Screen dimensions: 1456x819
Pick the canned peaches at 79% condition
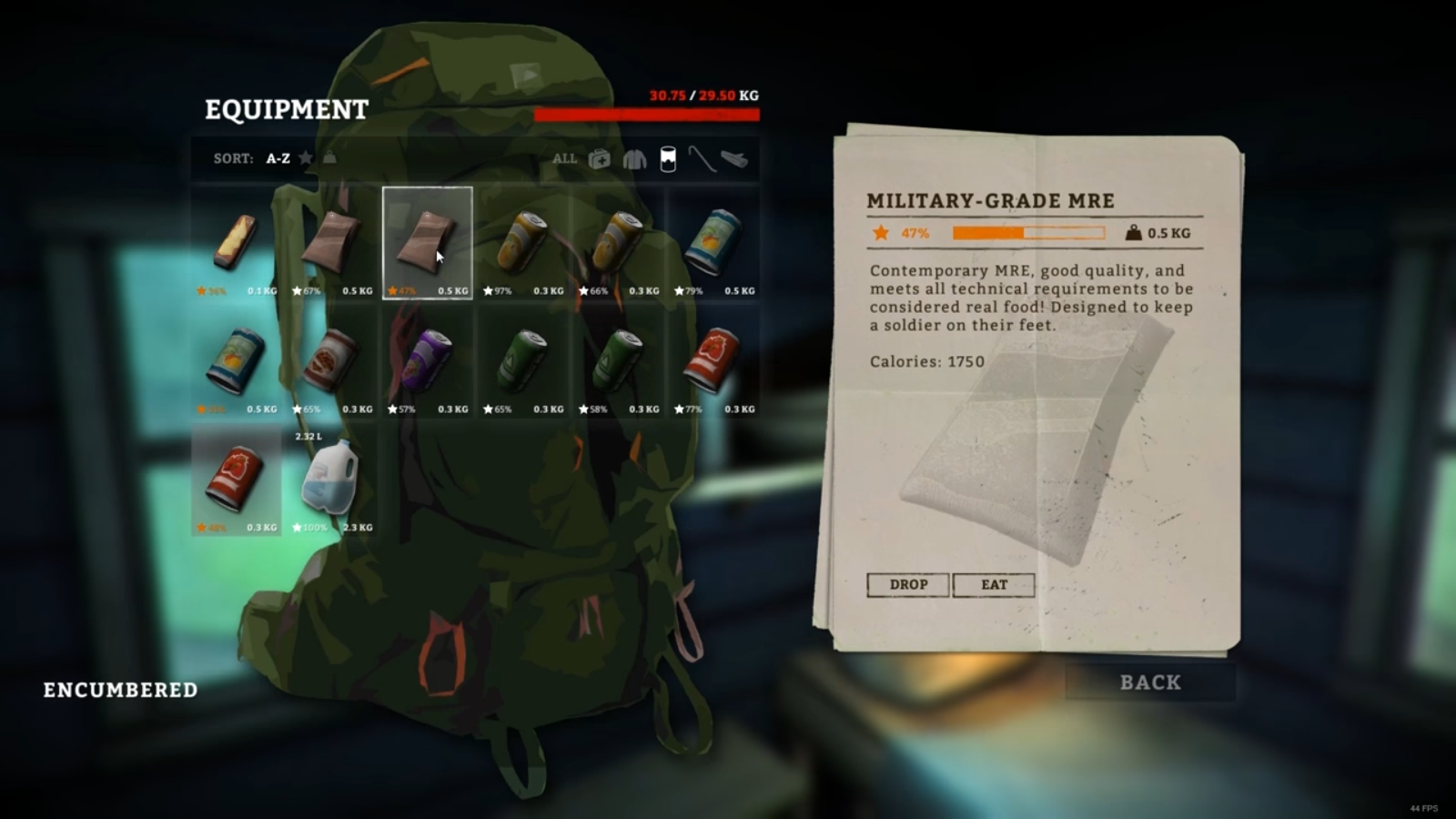coord(714,243)
